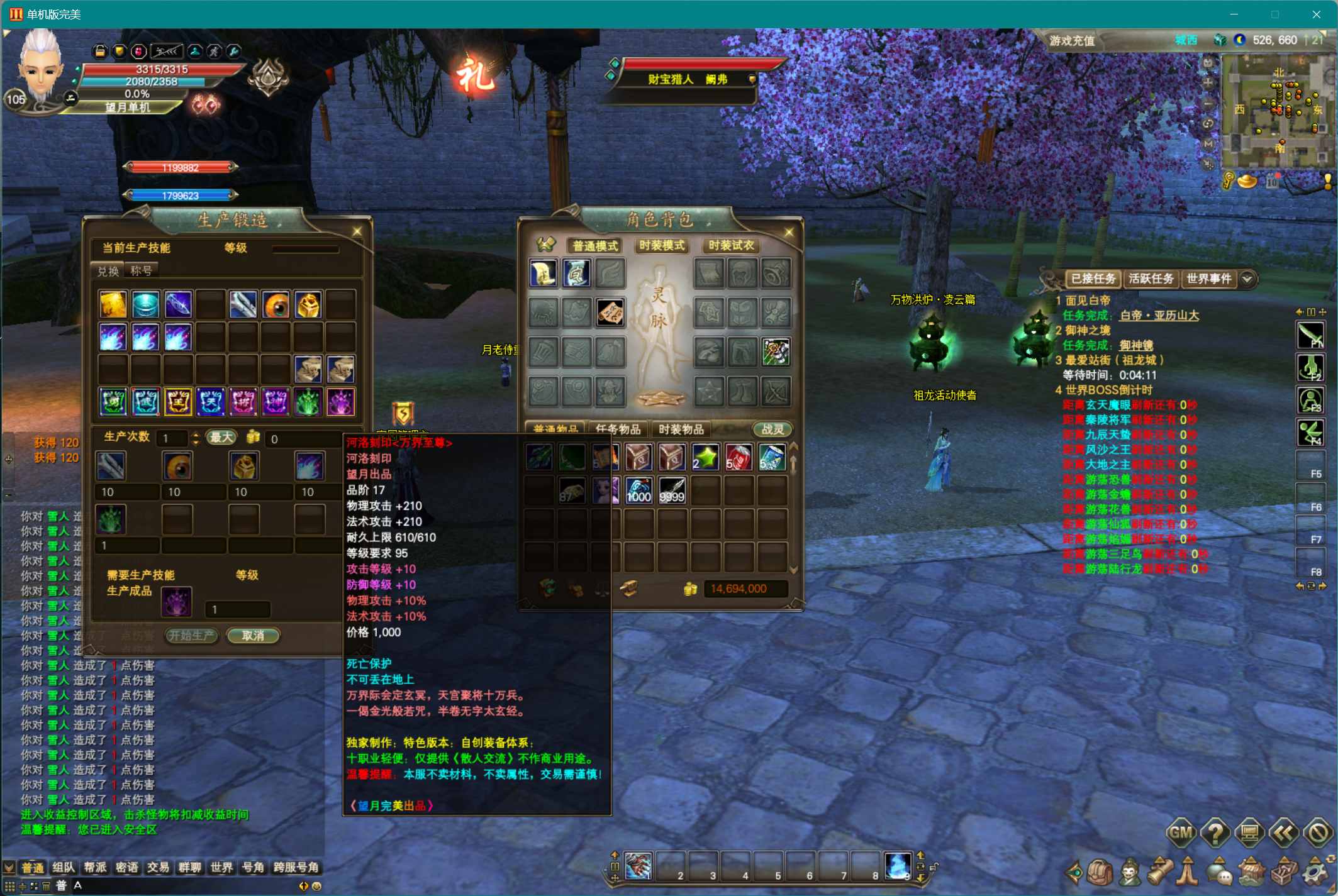Open the 时装试衣 fitting tab
1338x896 pixels.
730,245
